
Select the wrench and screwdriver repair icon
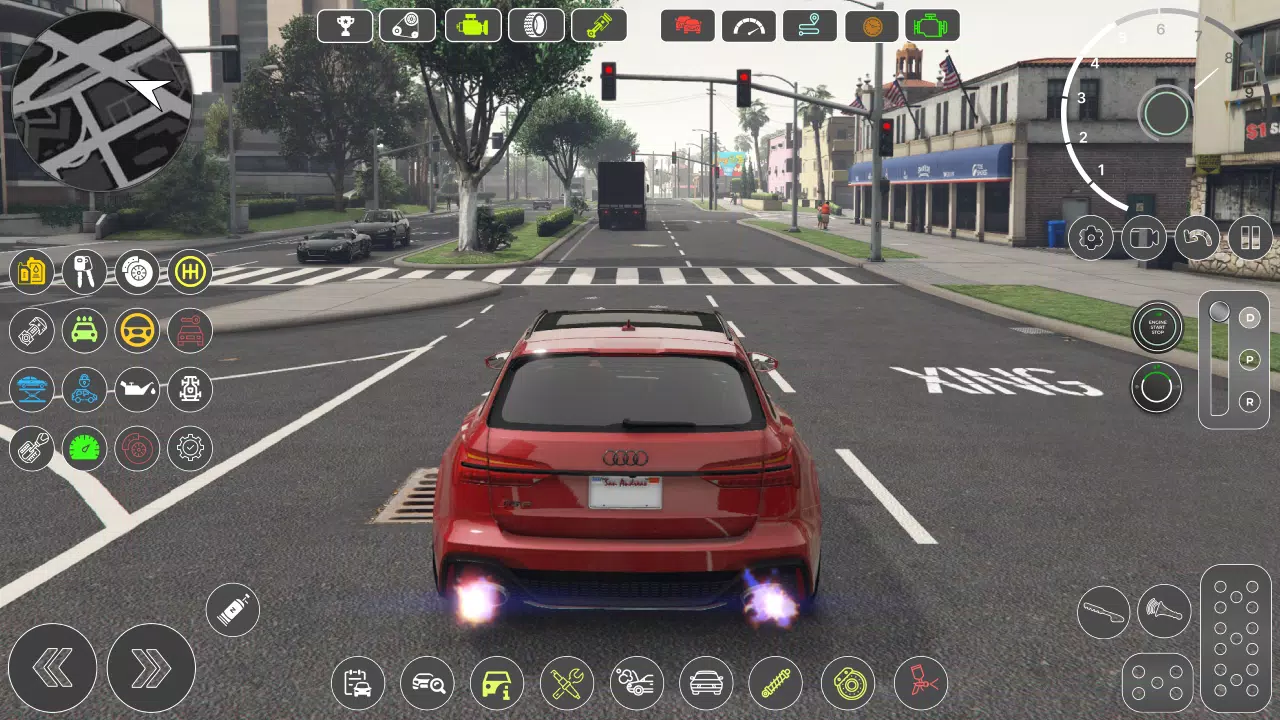pos(567,683)
